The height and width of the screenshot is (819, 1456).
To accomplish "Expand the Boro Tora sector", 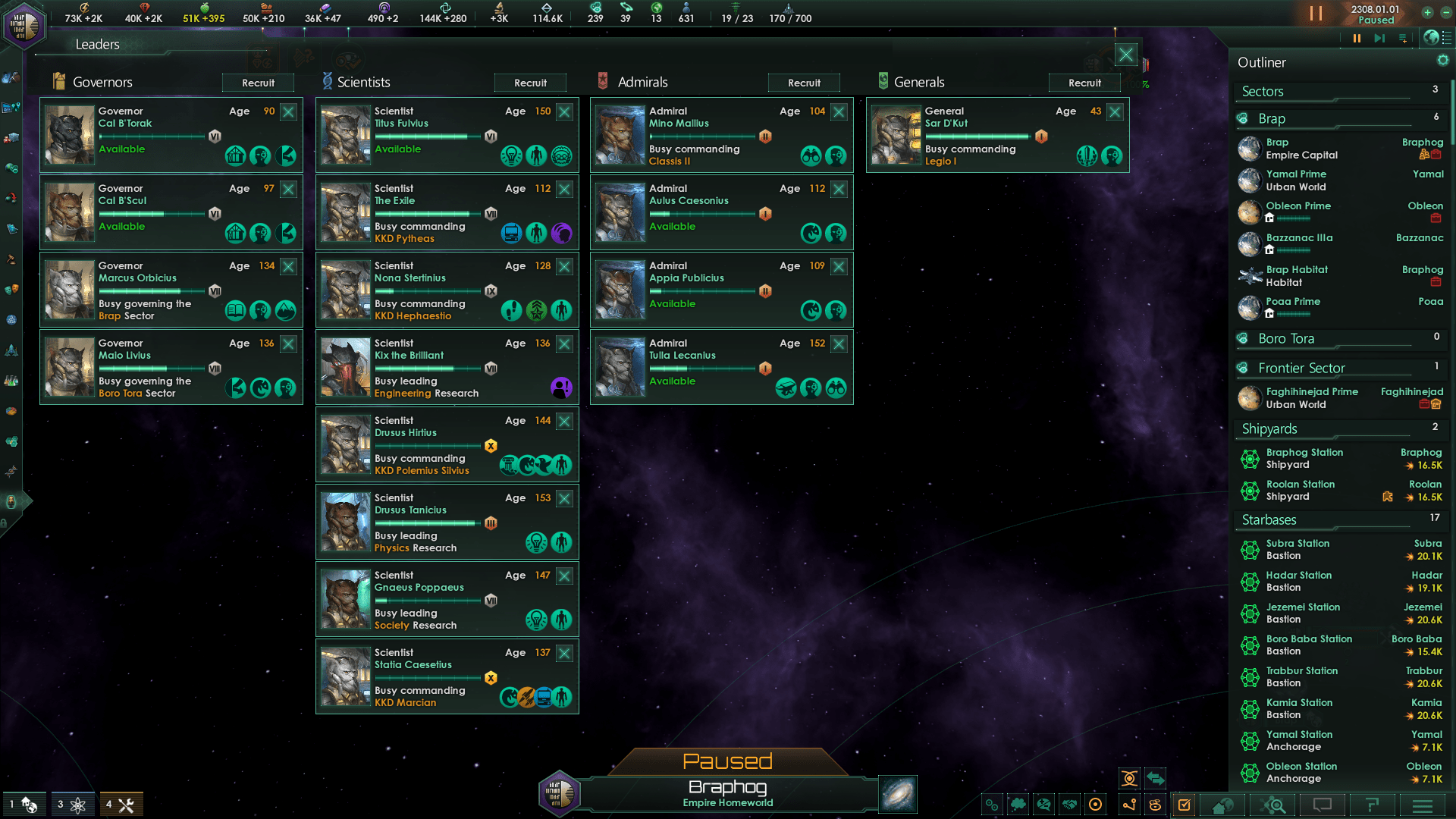I will click(x=1286, y=339).
